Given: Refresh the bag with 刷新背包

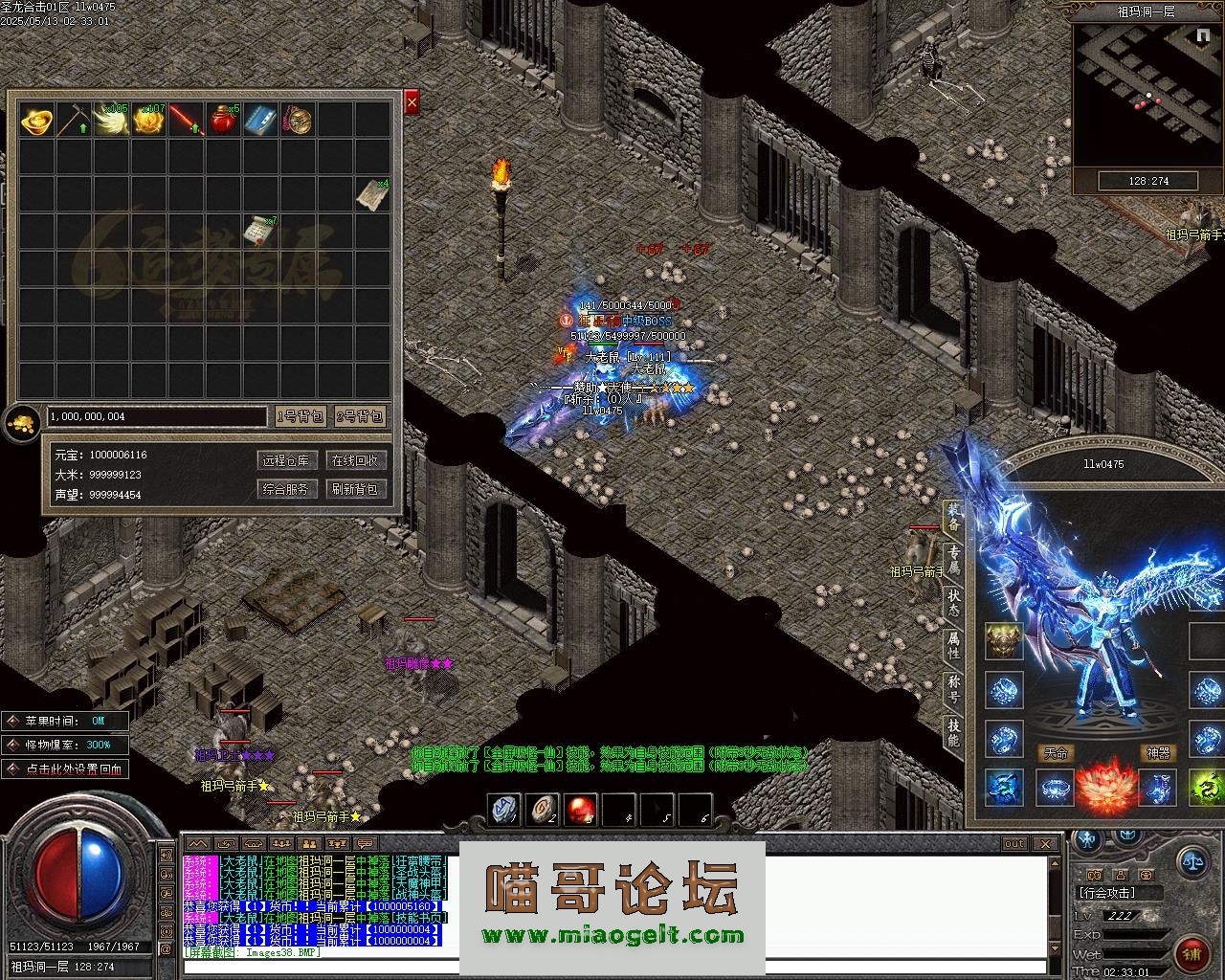Looking at the screenshot, I should [354, 489].
